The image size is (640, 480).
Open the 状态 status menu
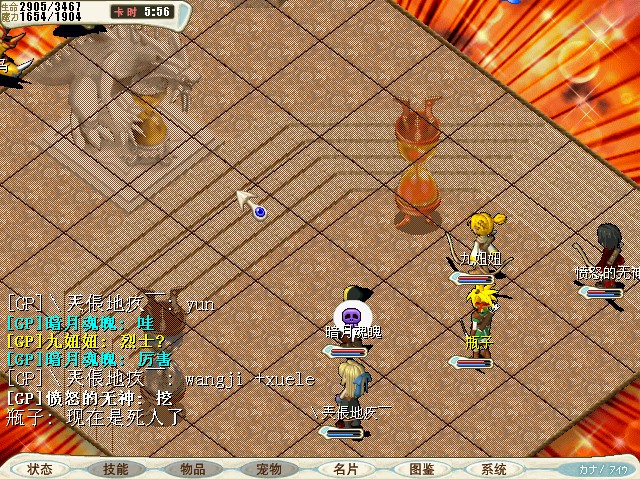[x=40, y=469]
